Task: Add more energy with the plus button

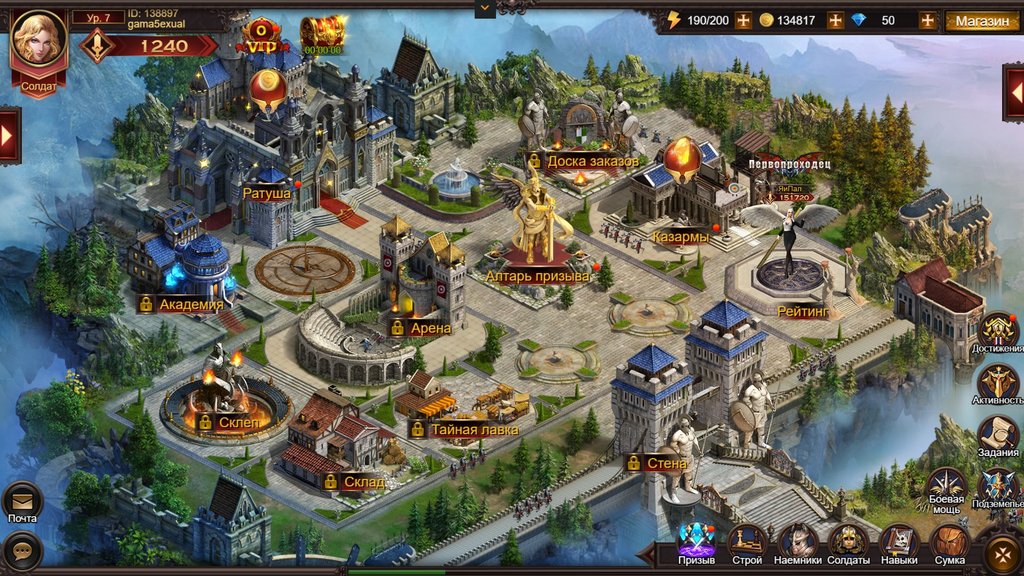Action: [743, 20]
